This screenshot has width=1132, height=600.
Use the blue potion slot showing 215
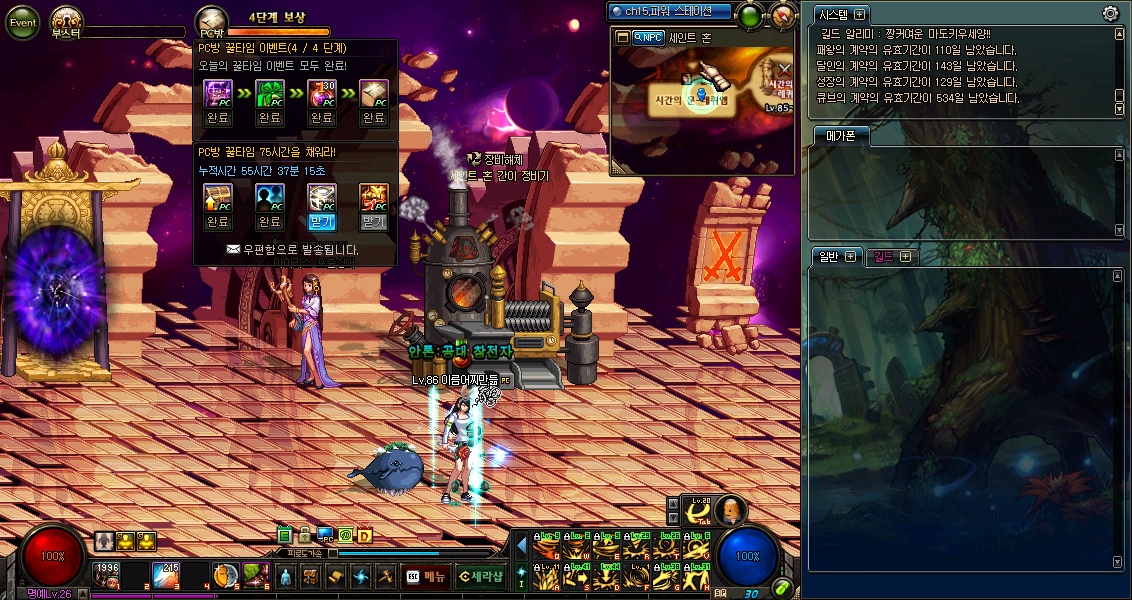(165, 575)
